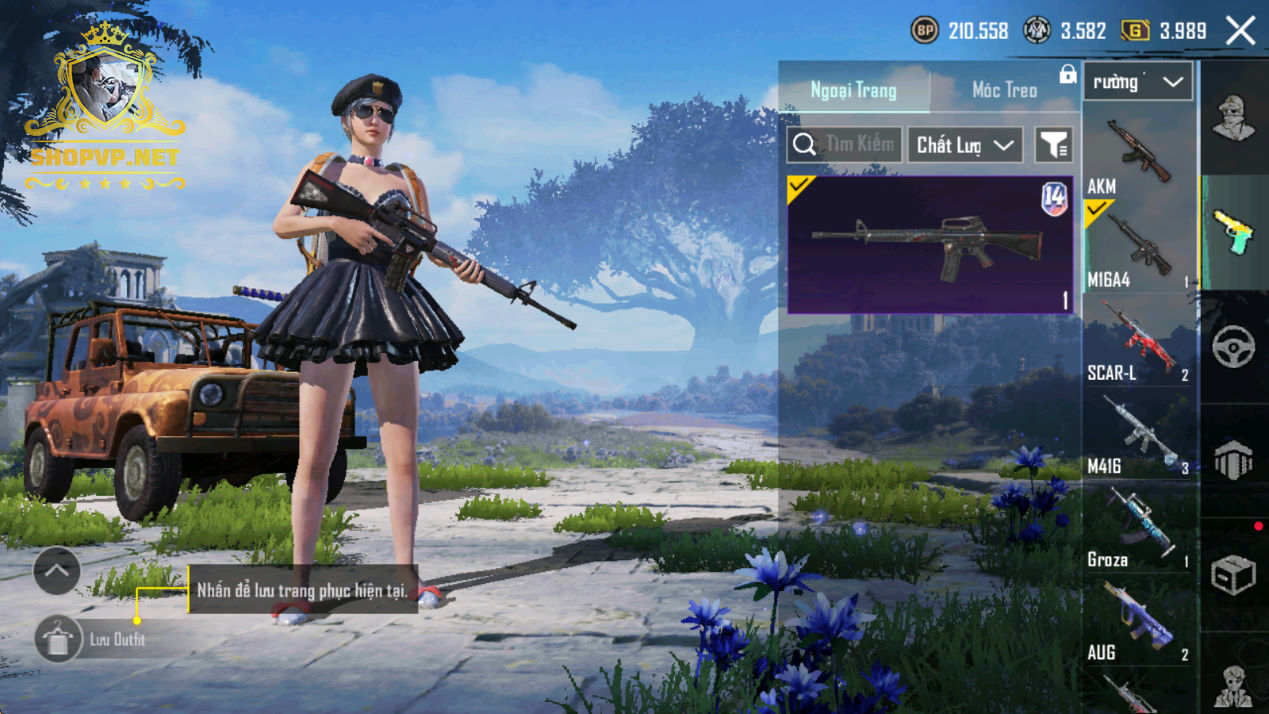Select the yellow pistol weapon category
Screen dimensions: 1269x714
click(1233, 232)
